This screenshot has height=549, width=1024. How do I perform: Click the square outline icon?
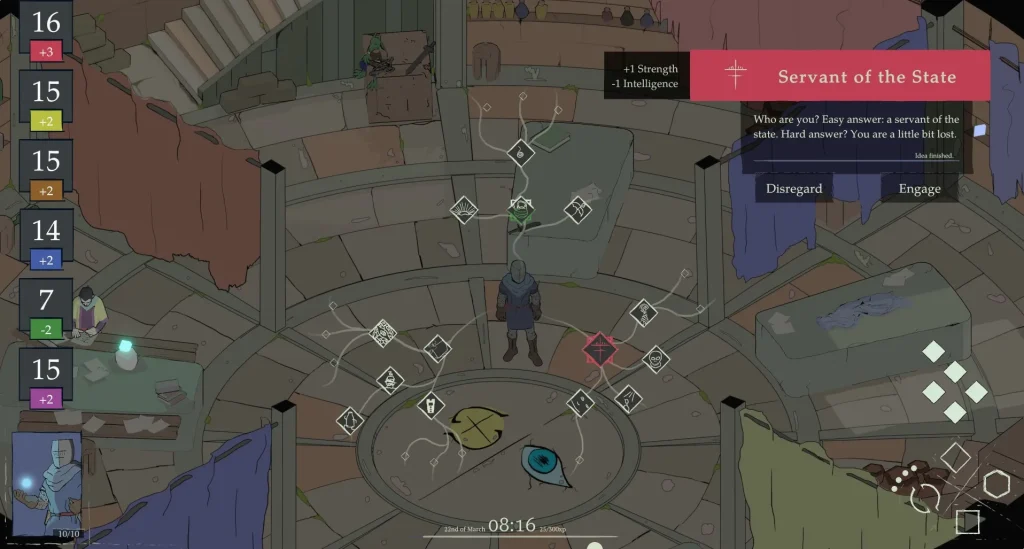(x=967, y=522)
